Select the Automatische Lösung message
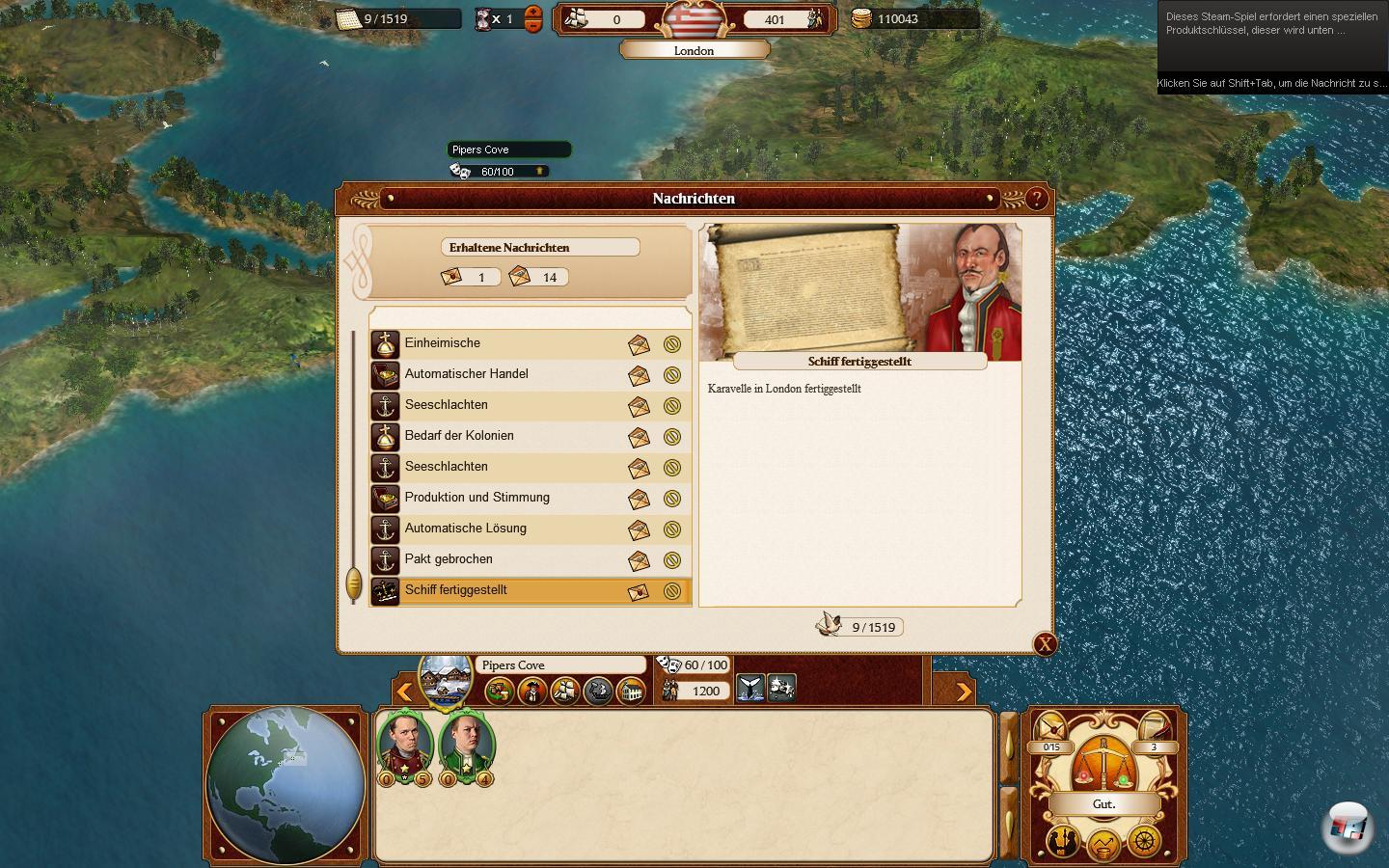The image size is (1389, 868). coord(502,529)
